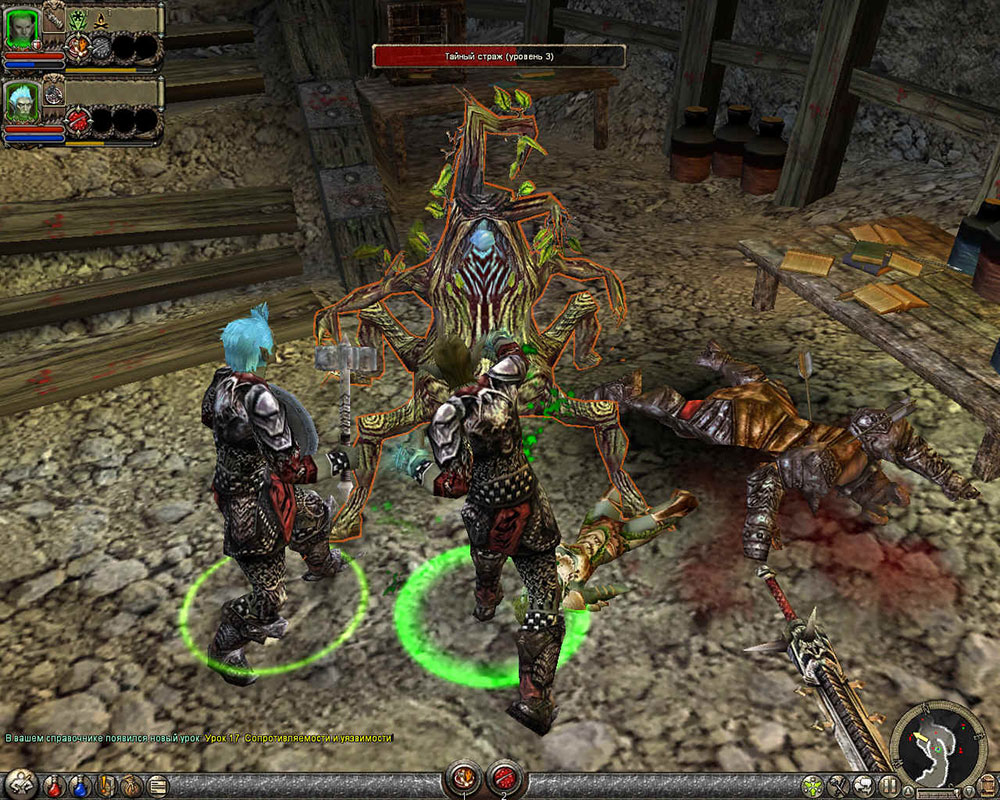1000x800 pixels.
Task: Toggle the green party formation button
Action: 814,786
